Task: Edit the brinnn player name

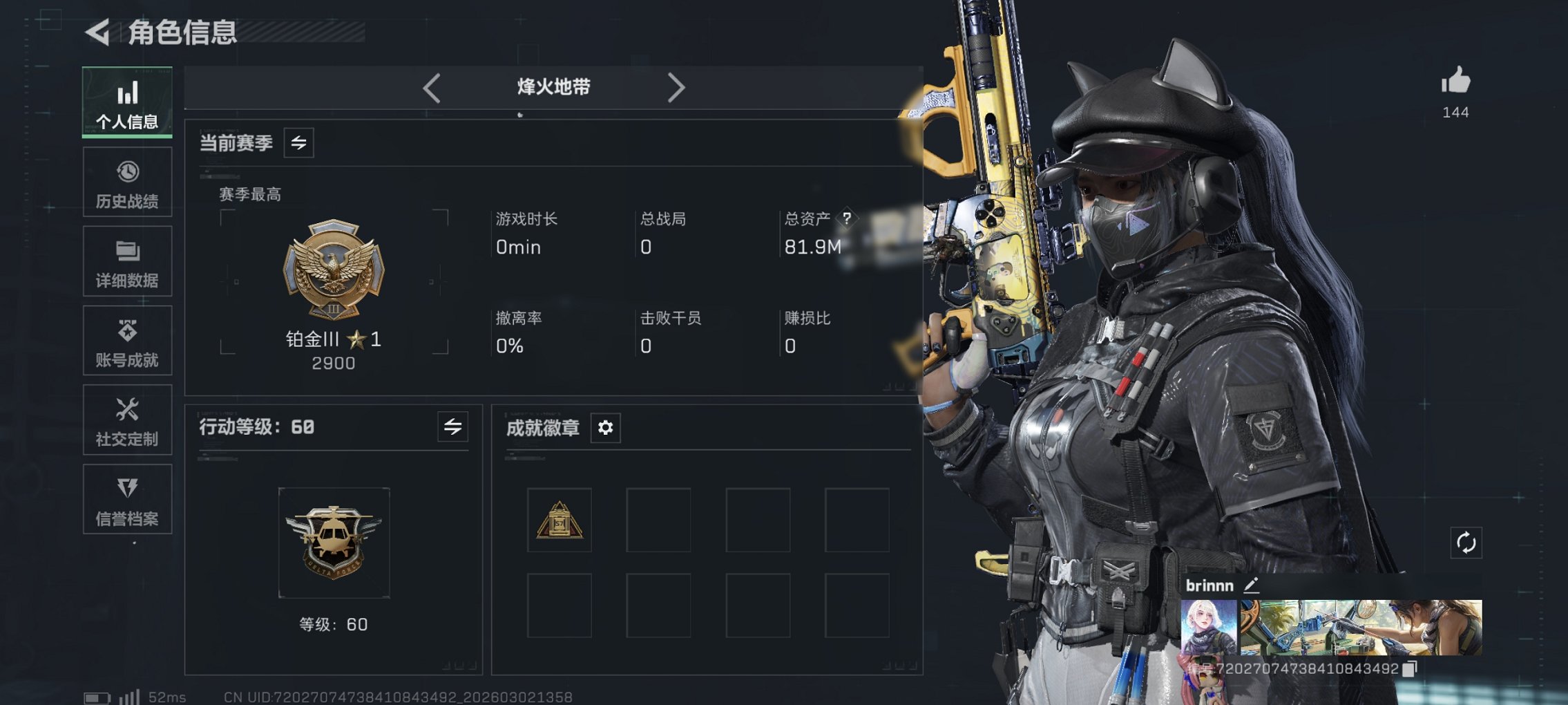Action: pyautogui.click(x=1252, y=585)
